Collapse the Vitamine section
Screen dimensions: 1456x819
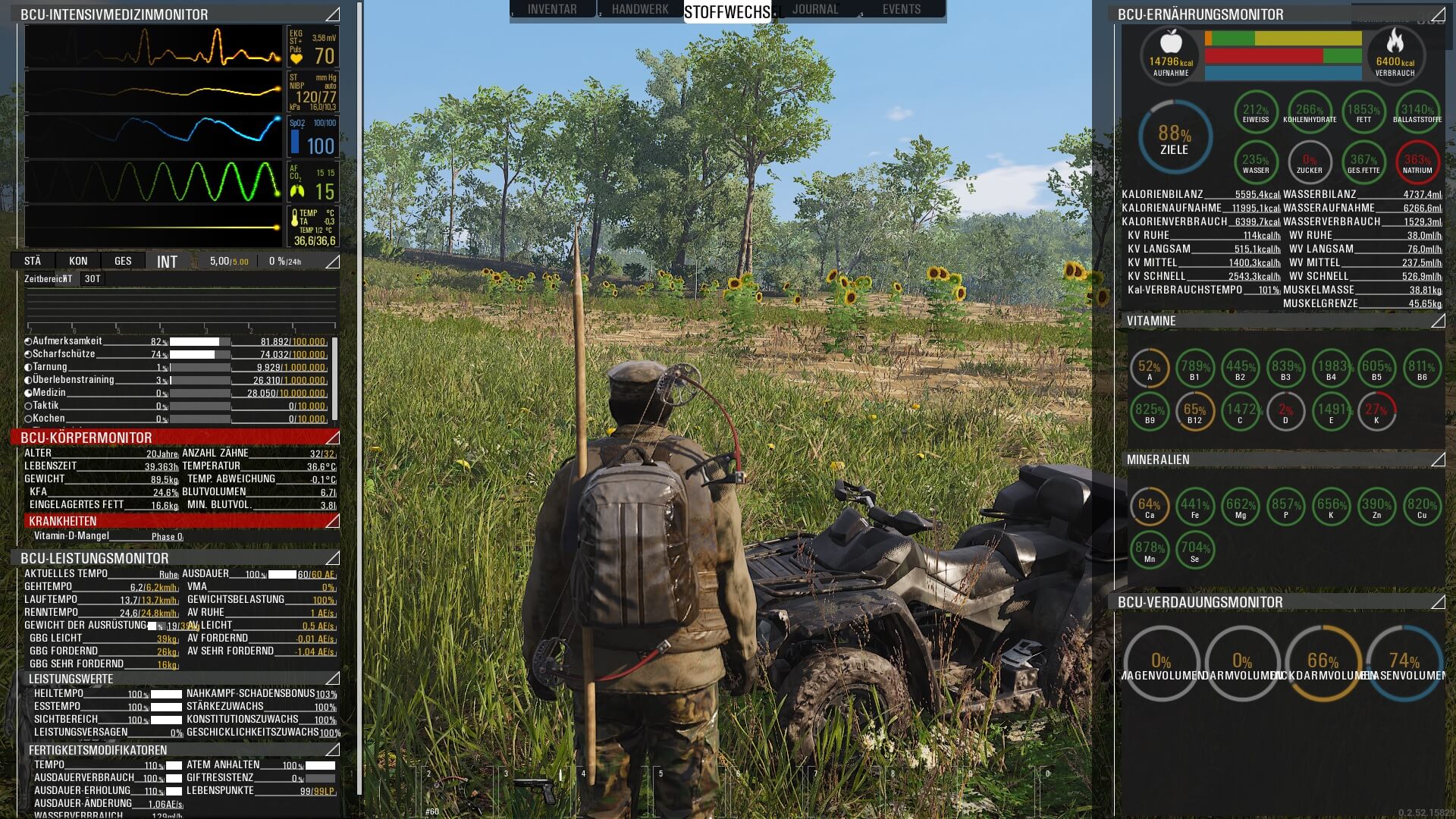click(x=1438, y=321)
